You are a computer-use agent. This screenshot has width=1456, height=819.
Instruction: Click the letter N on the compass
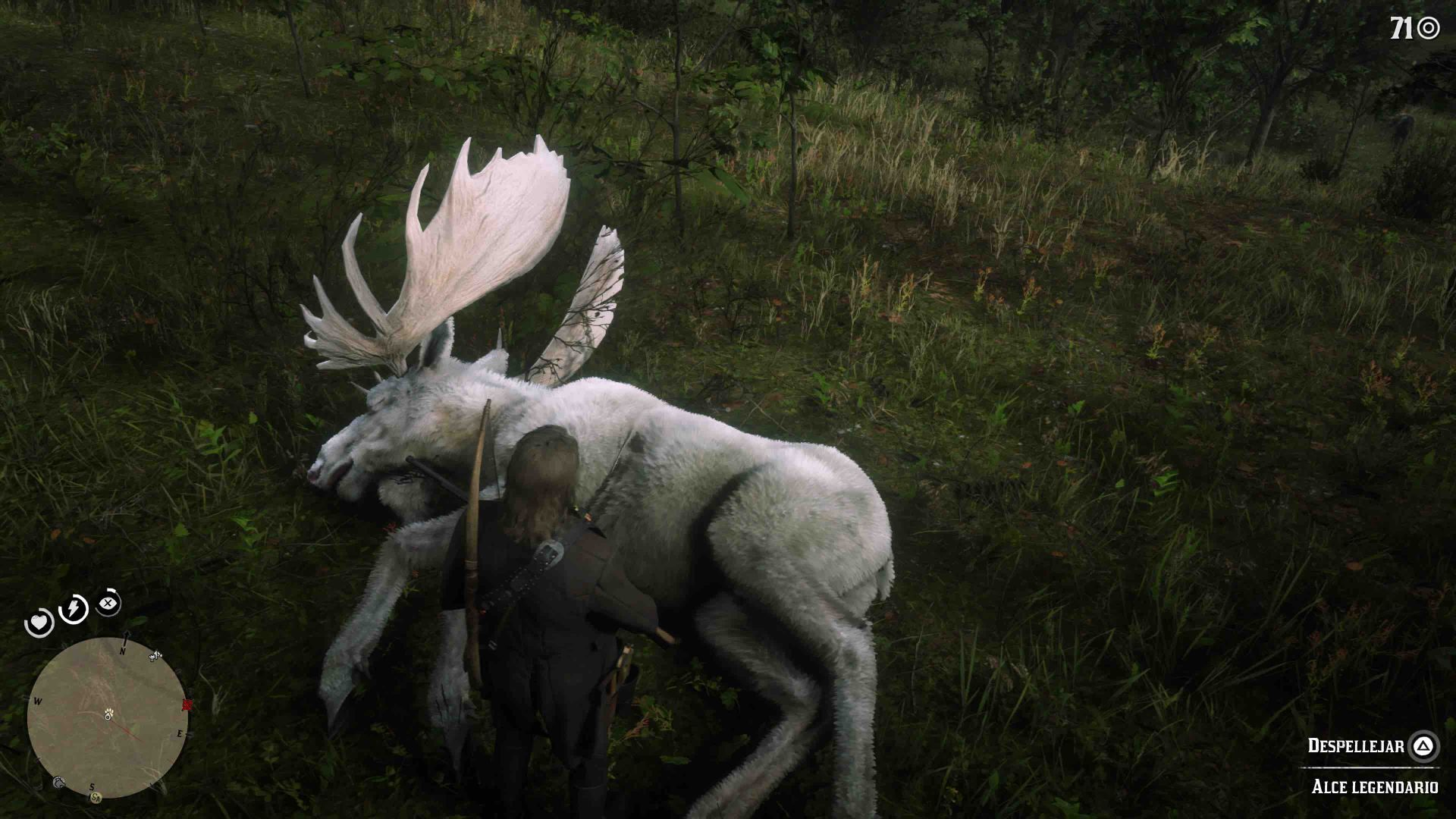tap(122, 652)
